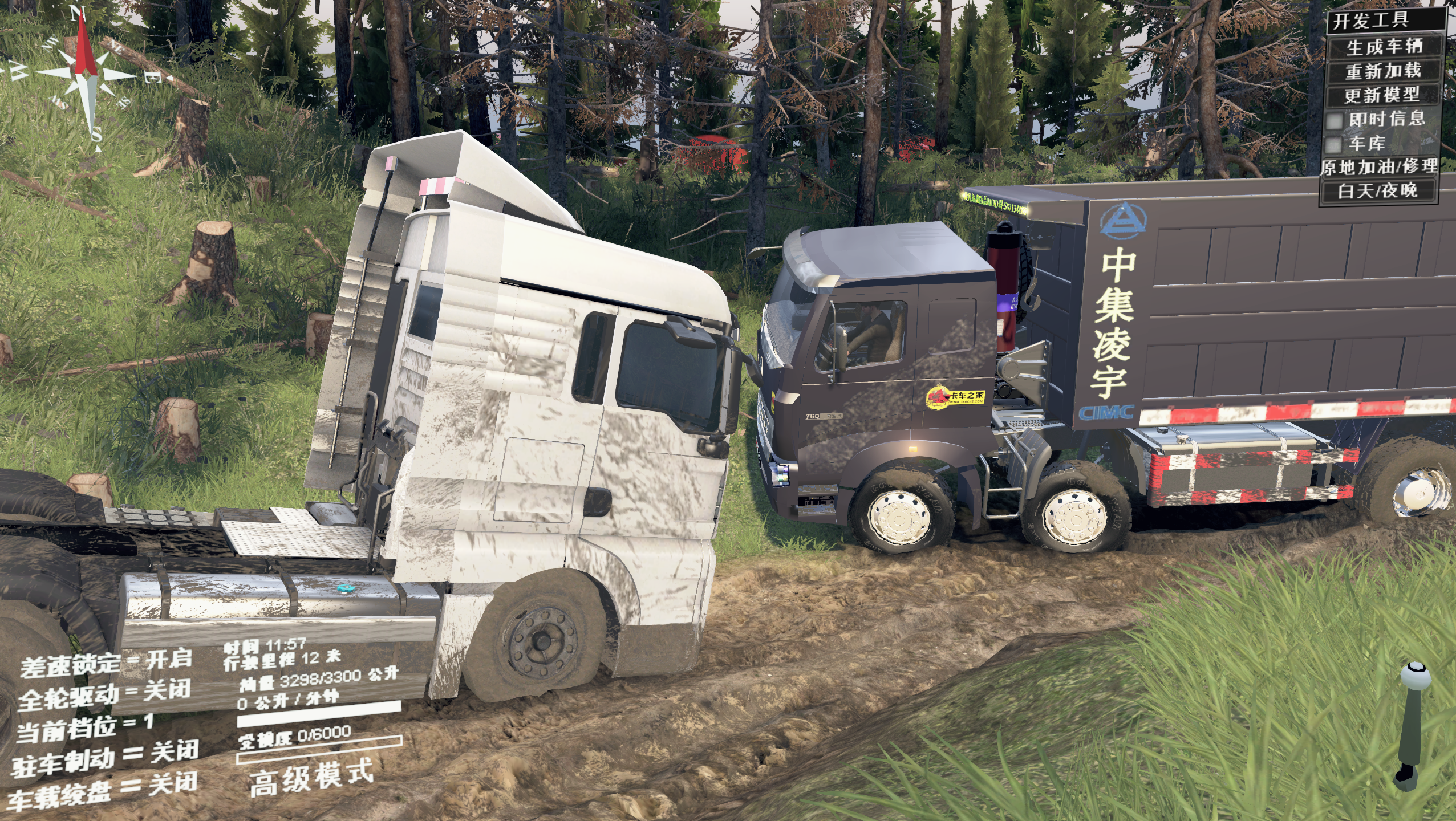Toggle the 即时信息 checkbox

1335,120
